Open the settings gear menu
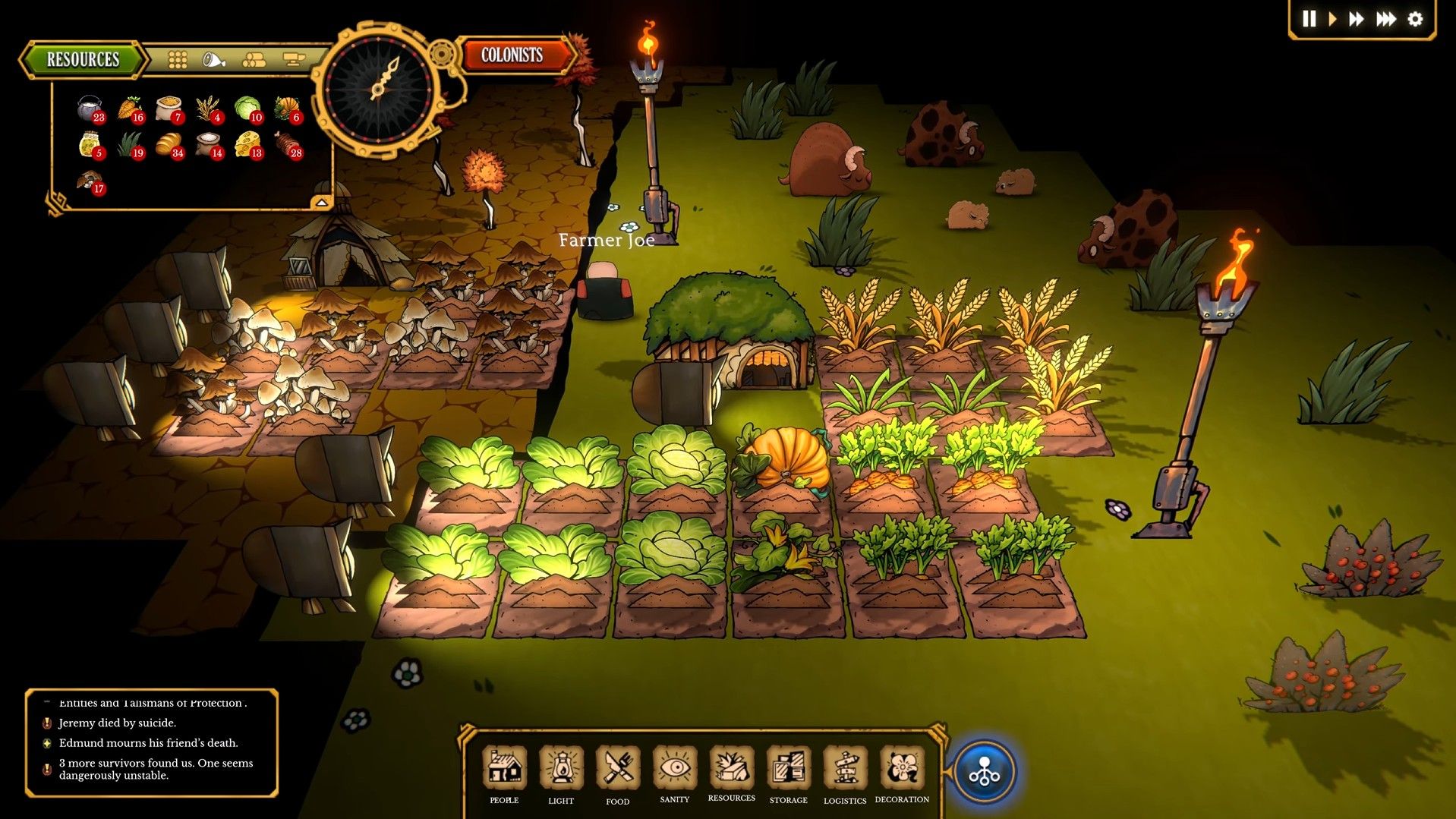Viewport: 1456px width, 819px height. click(x=1413, y=20)
